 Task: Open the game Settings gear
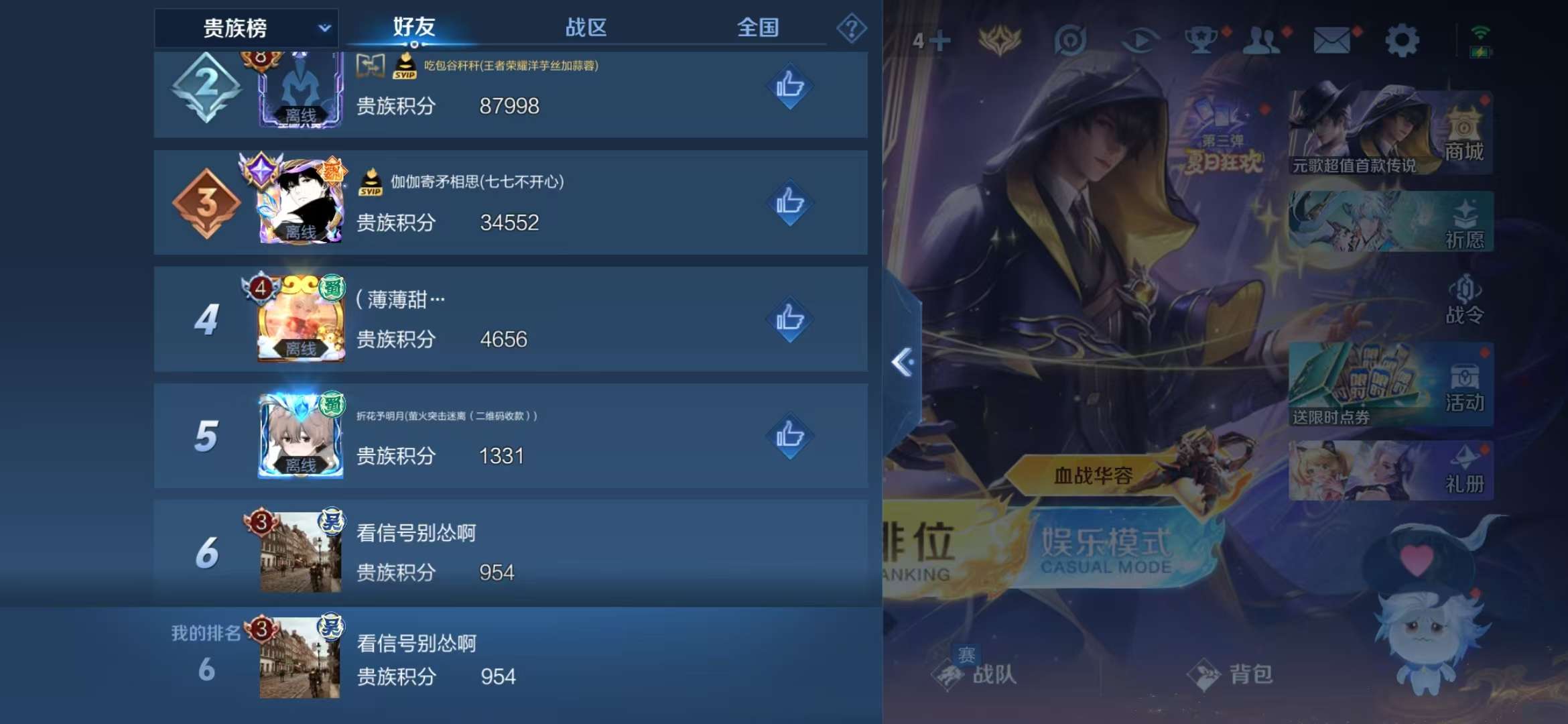pos(1402,40)
